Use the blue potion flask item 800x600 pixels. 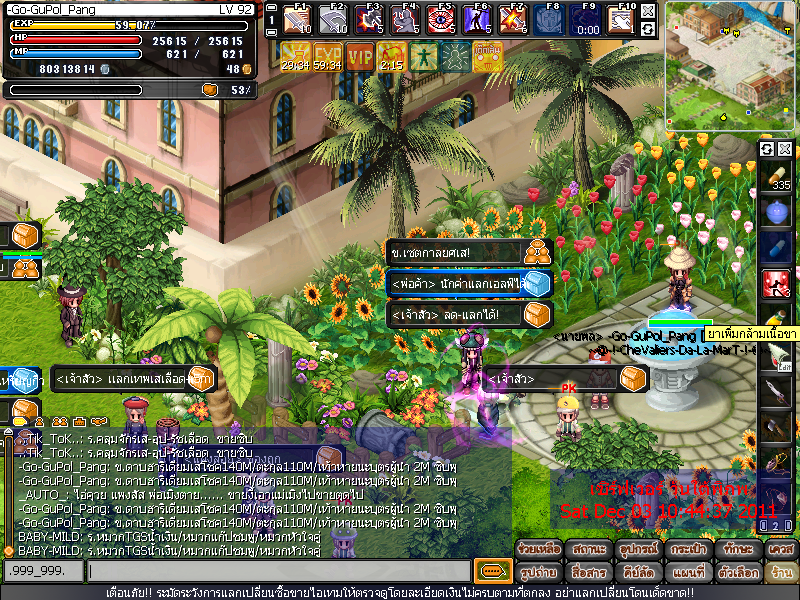(x=777, y=212)
